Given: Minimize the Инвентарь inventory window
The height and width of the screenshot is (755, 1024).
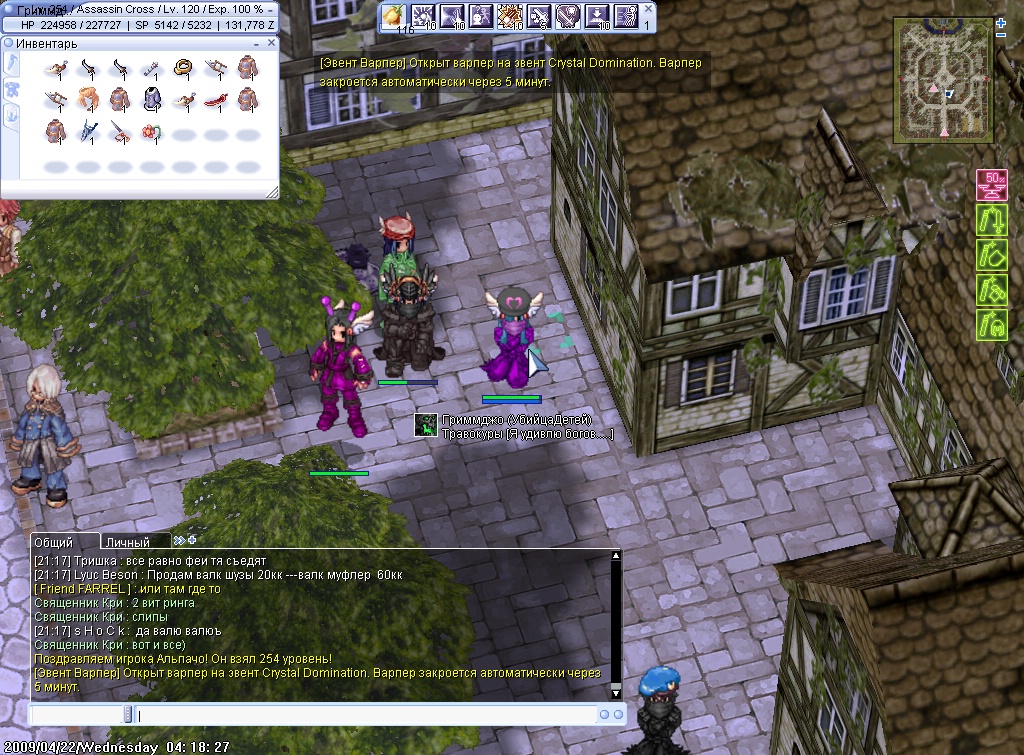Looking at the screenshot, I should tap(257, 43).
